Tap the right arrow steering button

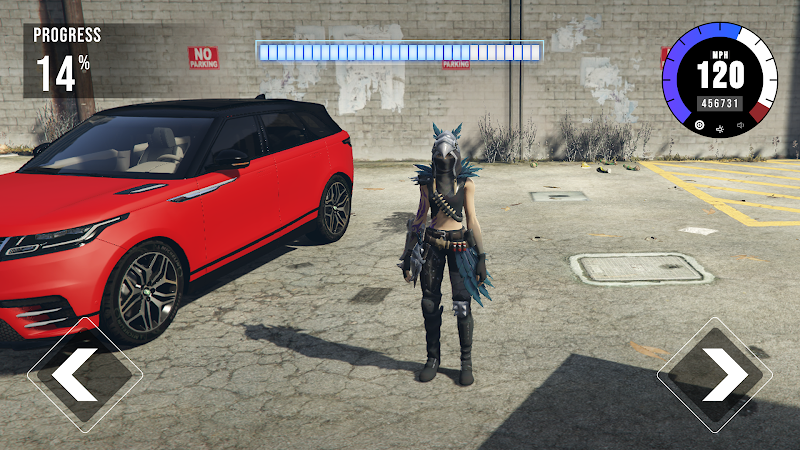(x=715, y=374)
